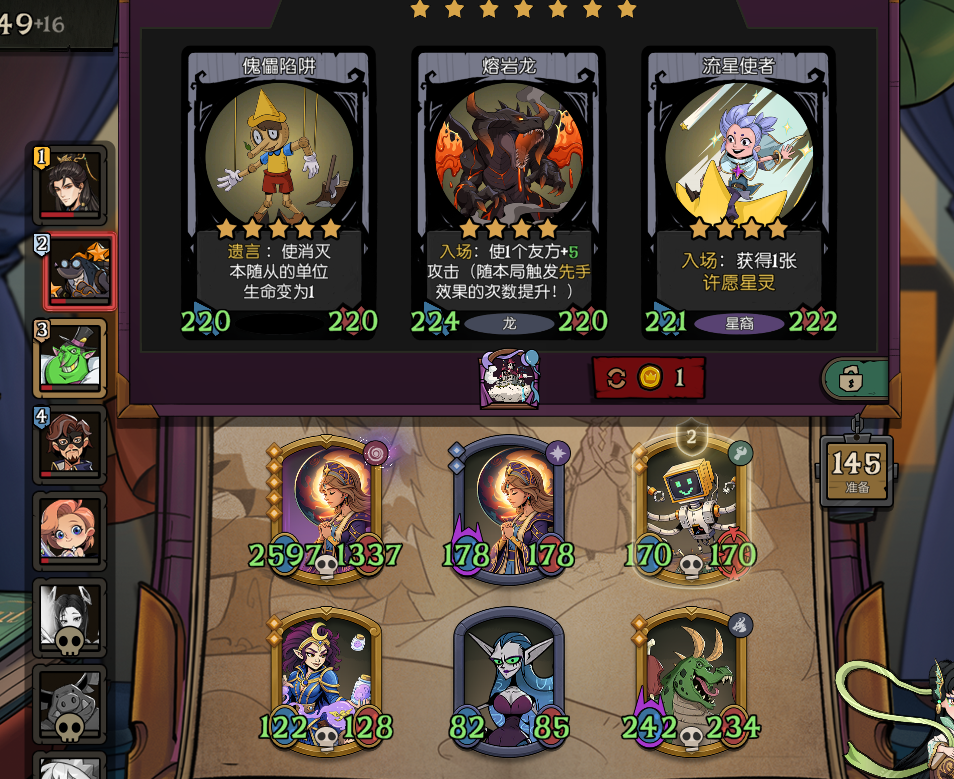Select the red-framed rank 2 player portrait
The width and height of the screenshot is (954, 779).
point(77,271)
